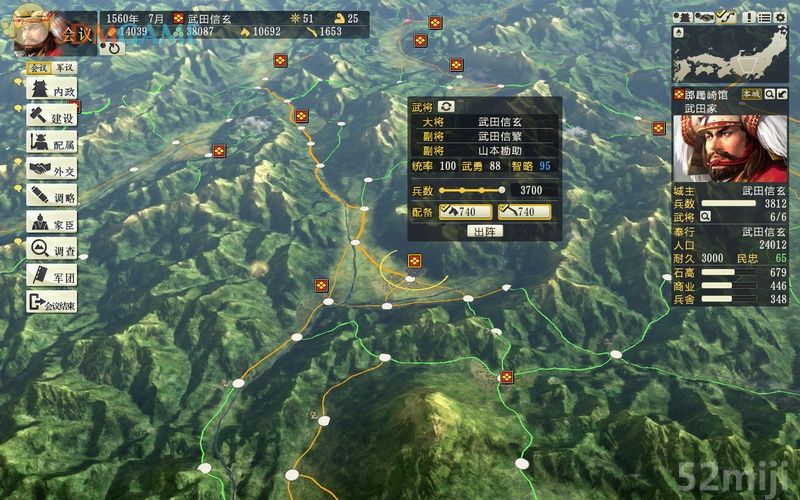
Task: End the council with 会议结束
Action: coord(52,302)
